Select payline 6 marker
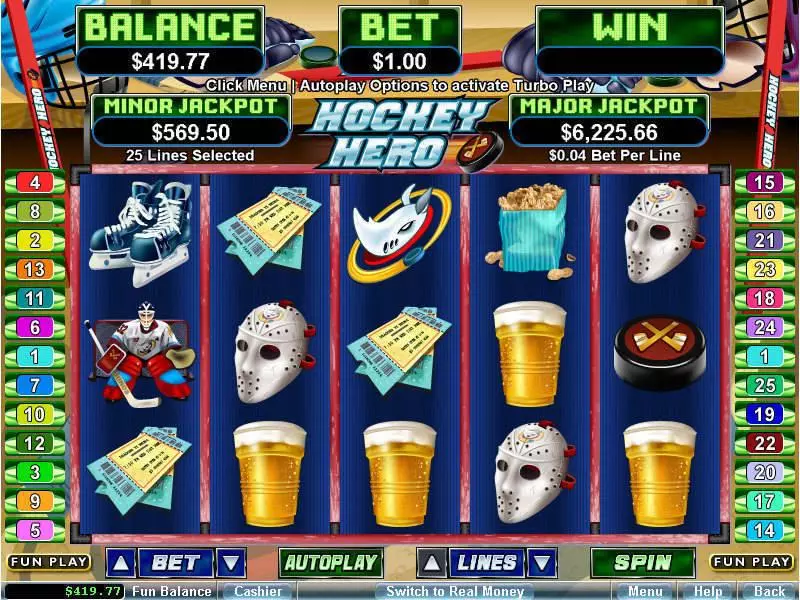Viewport: 800px width, 600px height. (35, 327)
